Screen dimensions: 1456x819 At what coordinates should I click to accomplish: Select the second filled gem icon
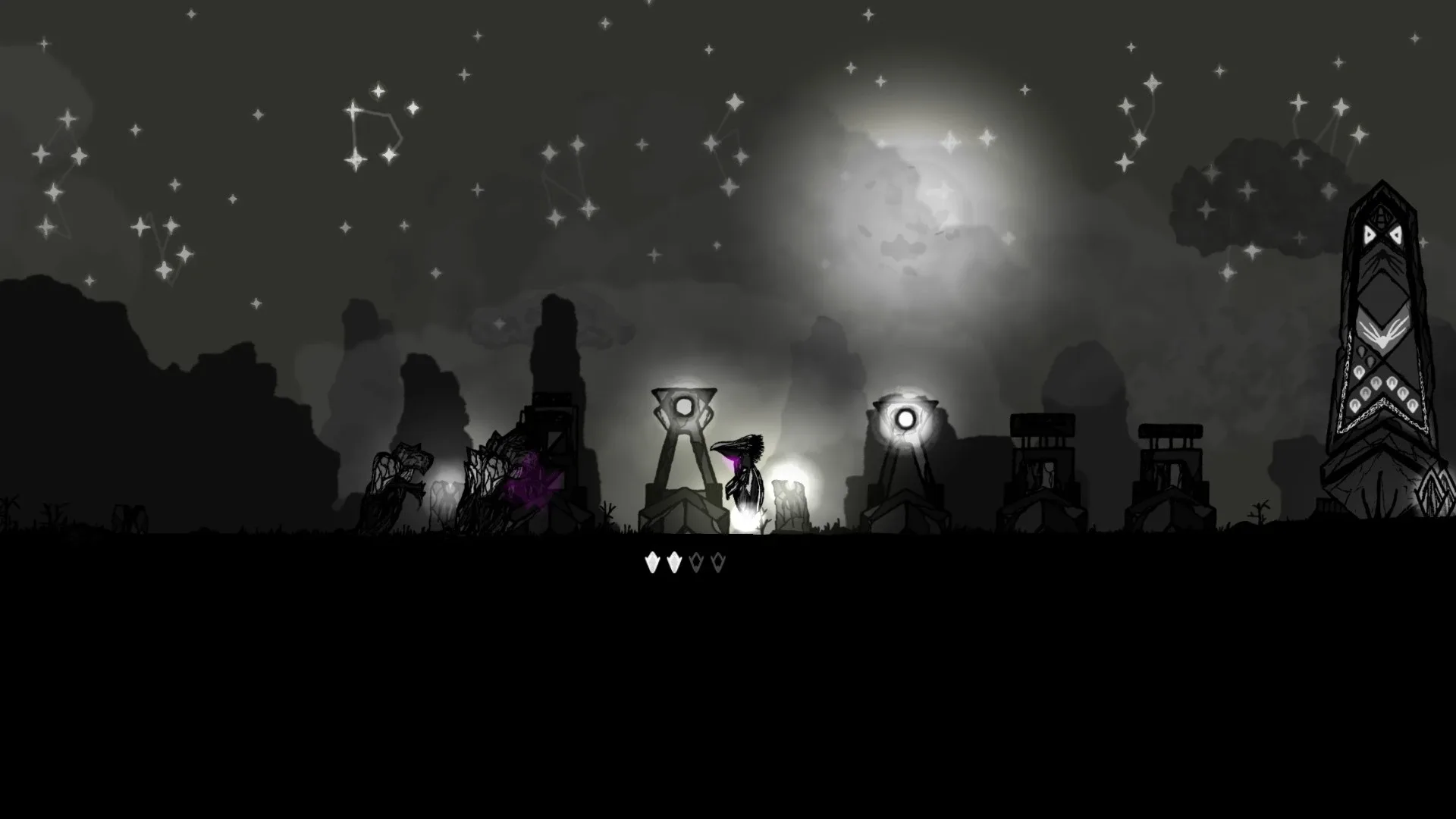[674, 563]
